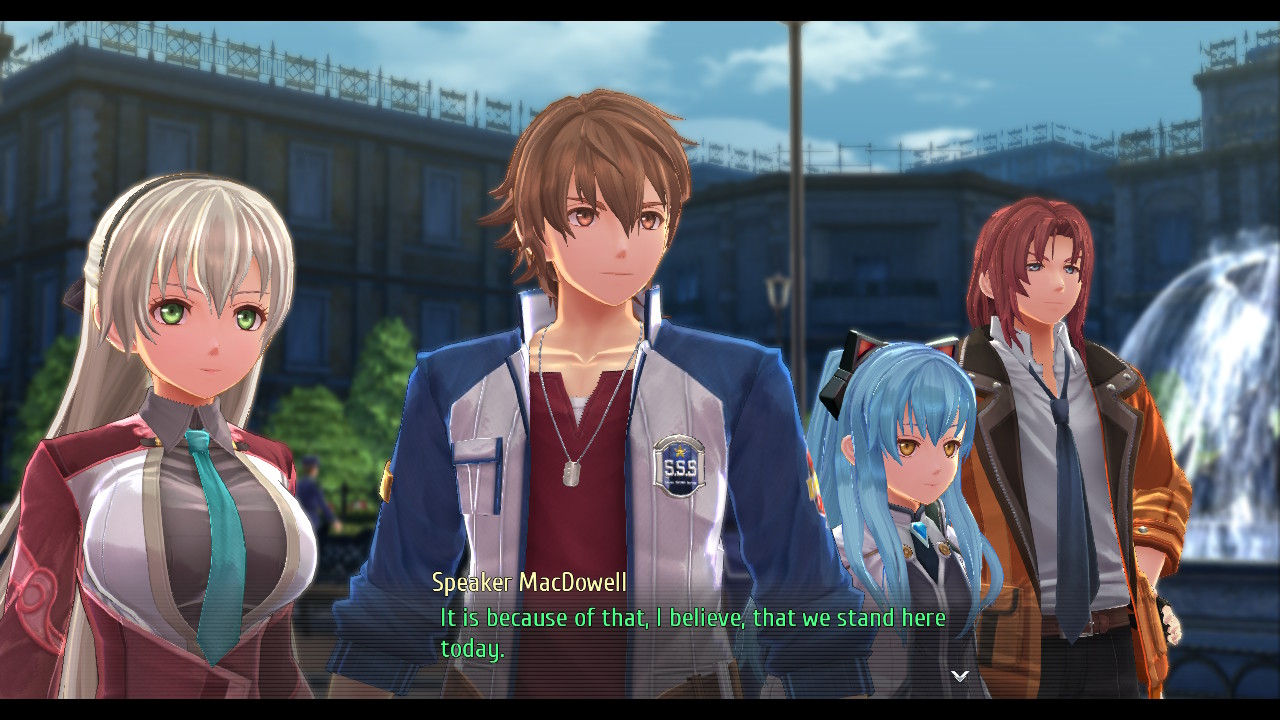The height and width of the screenshot is (720, 1280).
Task: Advance dialogue with the down-arrow indicator
Action: pos(959,677)
